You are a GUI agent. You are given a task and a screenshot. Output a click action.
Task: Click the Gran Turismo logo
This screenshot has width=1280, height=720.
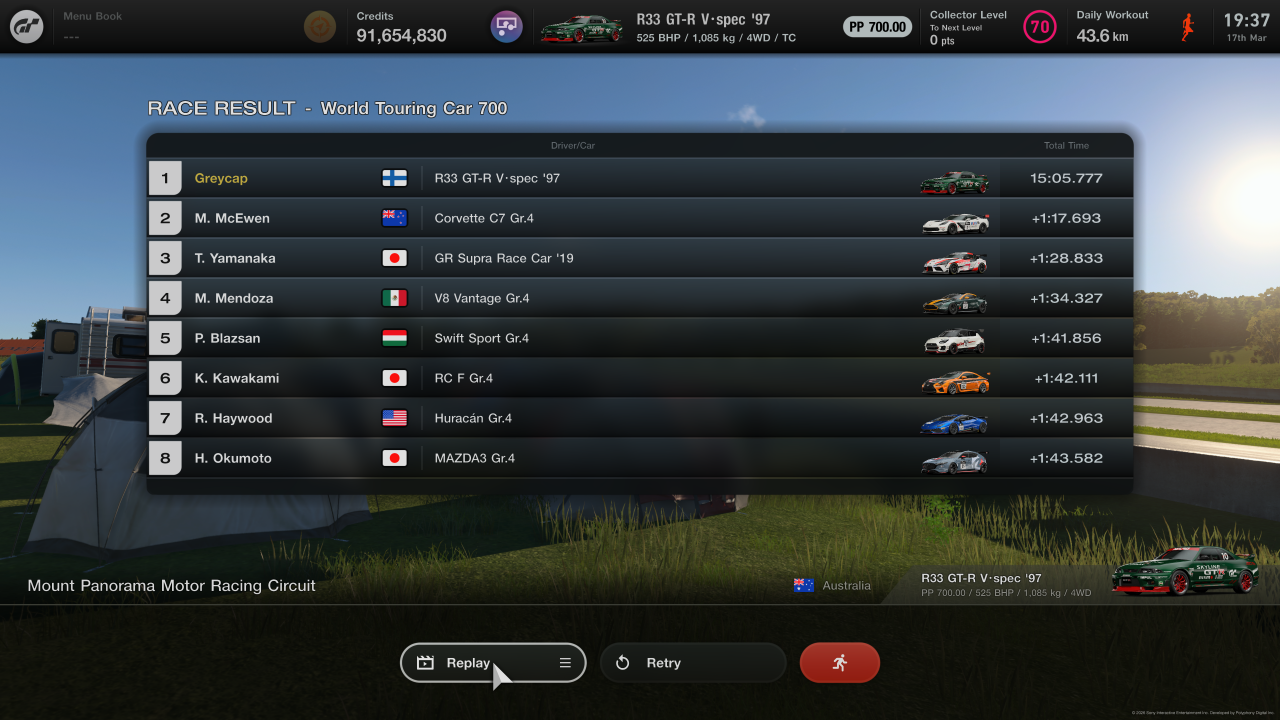[x=25, y=26]
